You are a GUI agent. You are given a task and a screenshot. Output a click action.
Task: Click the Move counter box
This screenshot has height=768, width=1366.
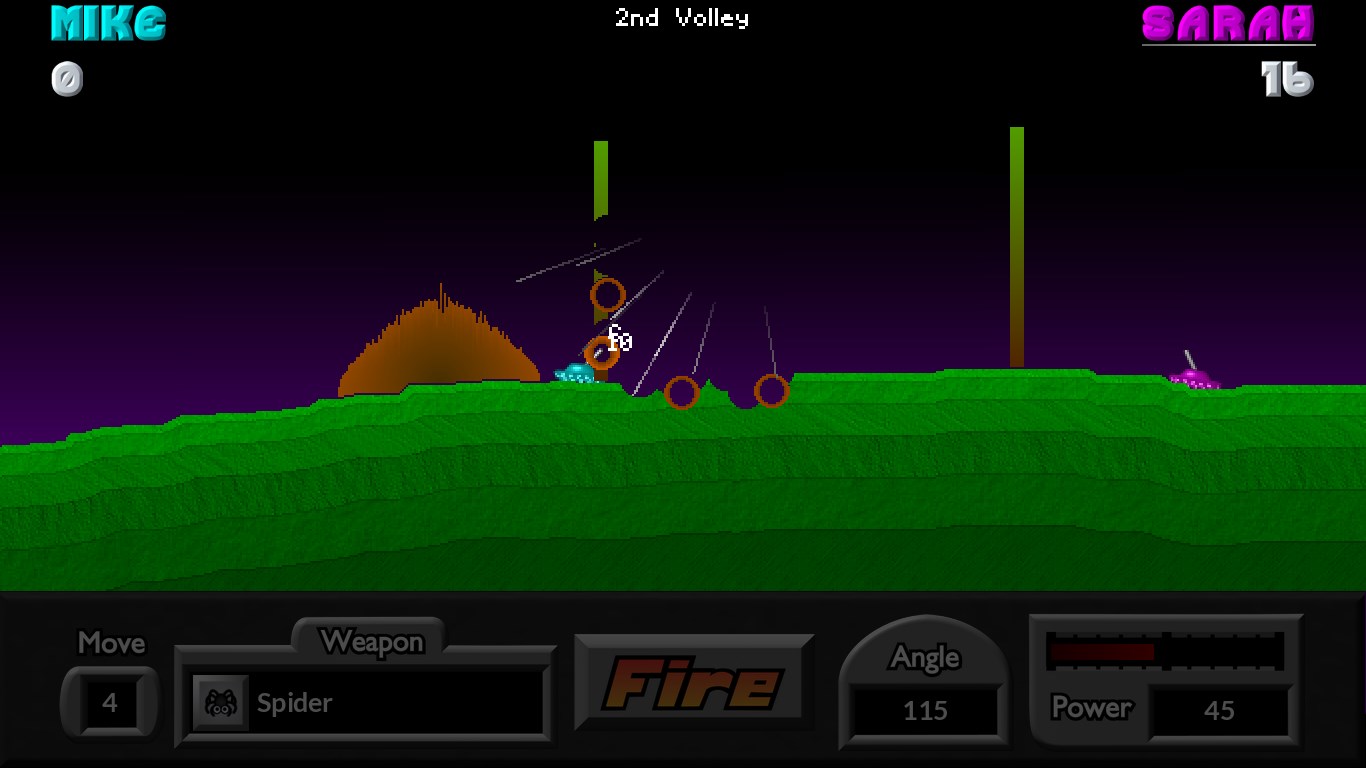point(110,703)
